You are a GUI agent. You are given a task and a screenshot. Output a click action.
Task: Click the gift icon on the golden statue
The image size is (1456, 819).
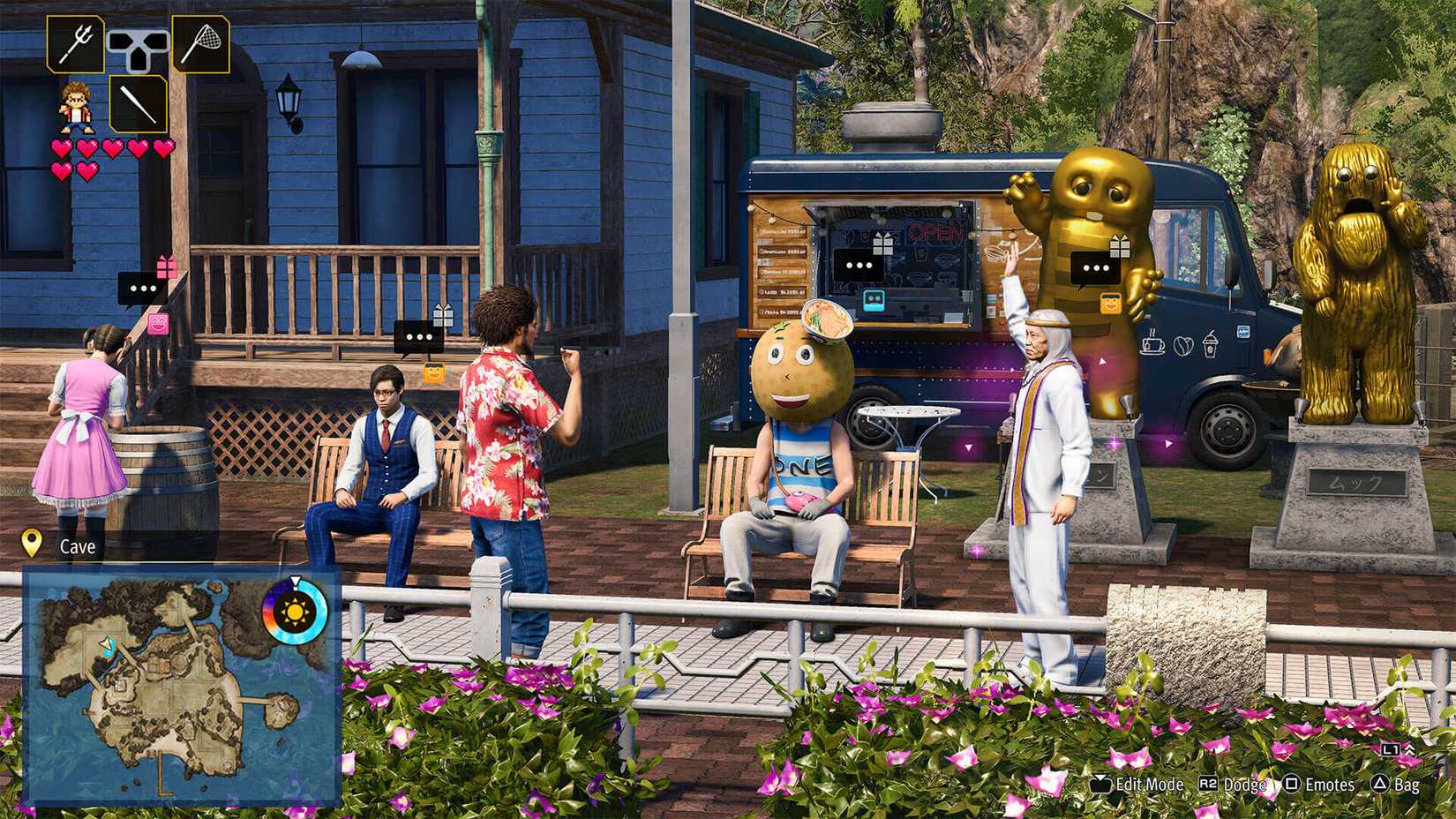[1120, 245]
